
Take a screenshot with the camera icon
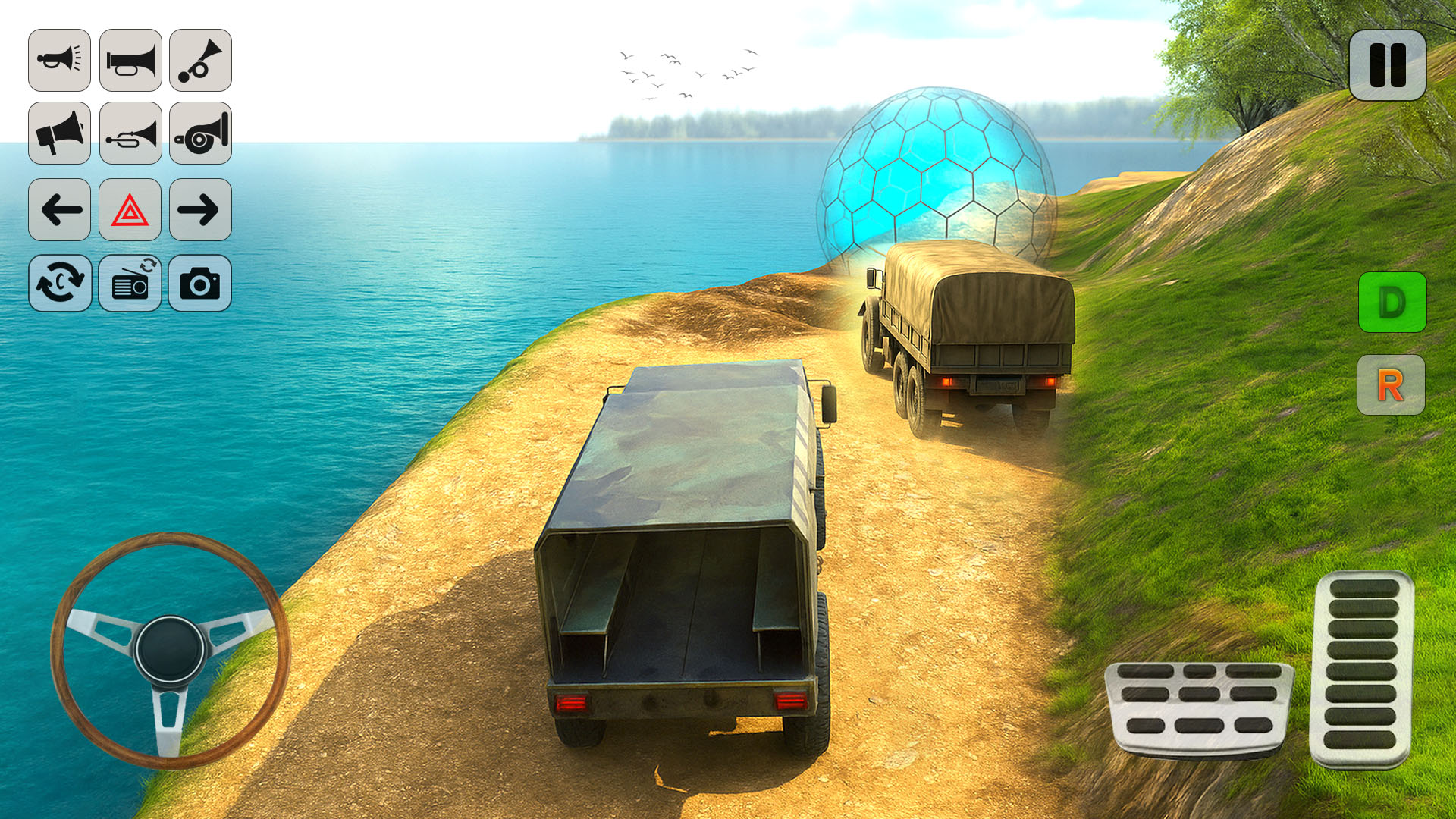click(200, 284)
